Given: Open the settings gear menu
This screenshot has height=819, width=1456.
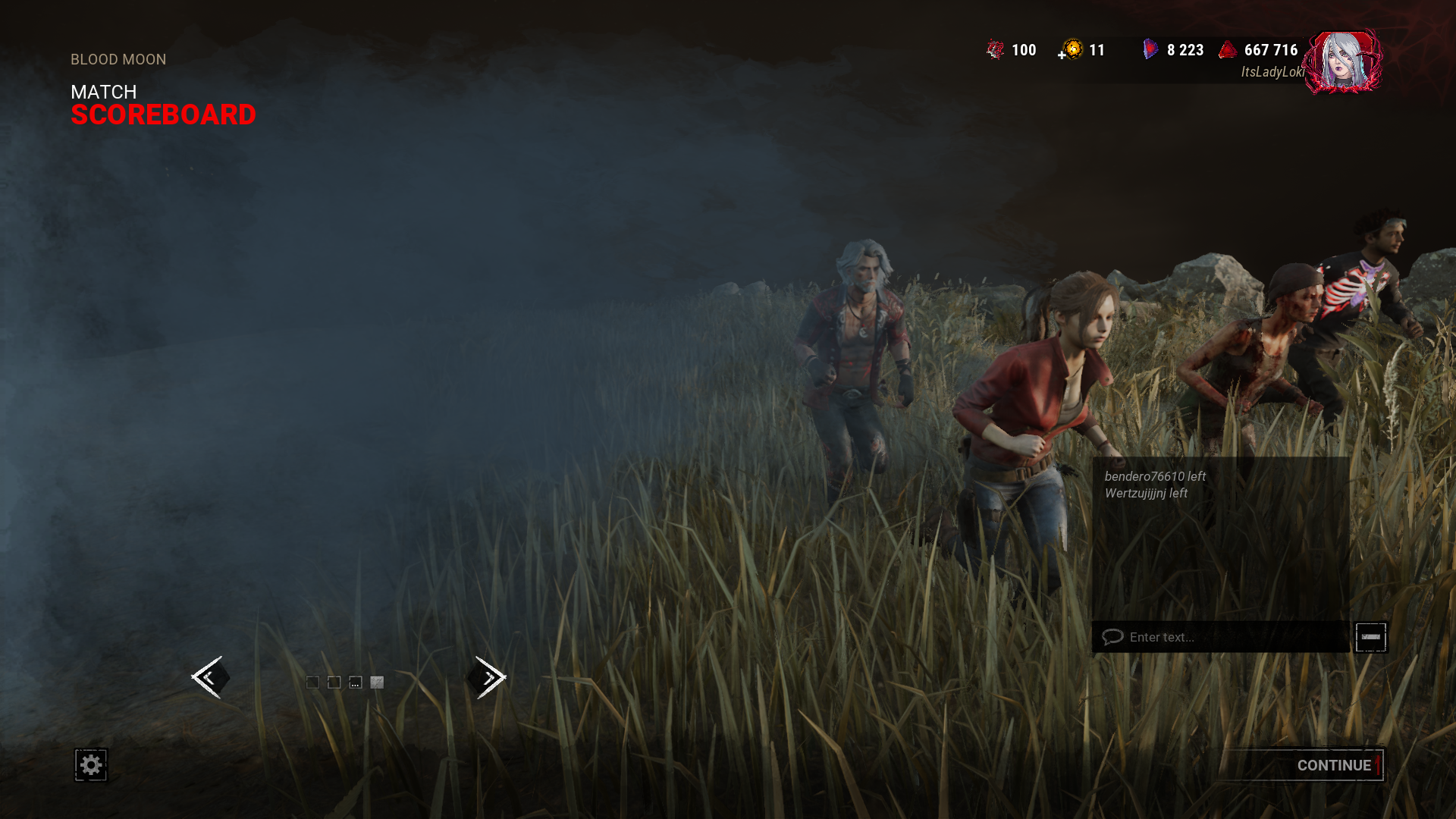Looking at the screenshot, I should coord(91,765).
